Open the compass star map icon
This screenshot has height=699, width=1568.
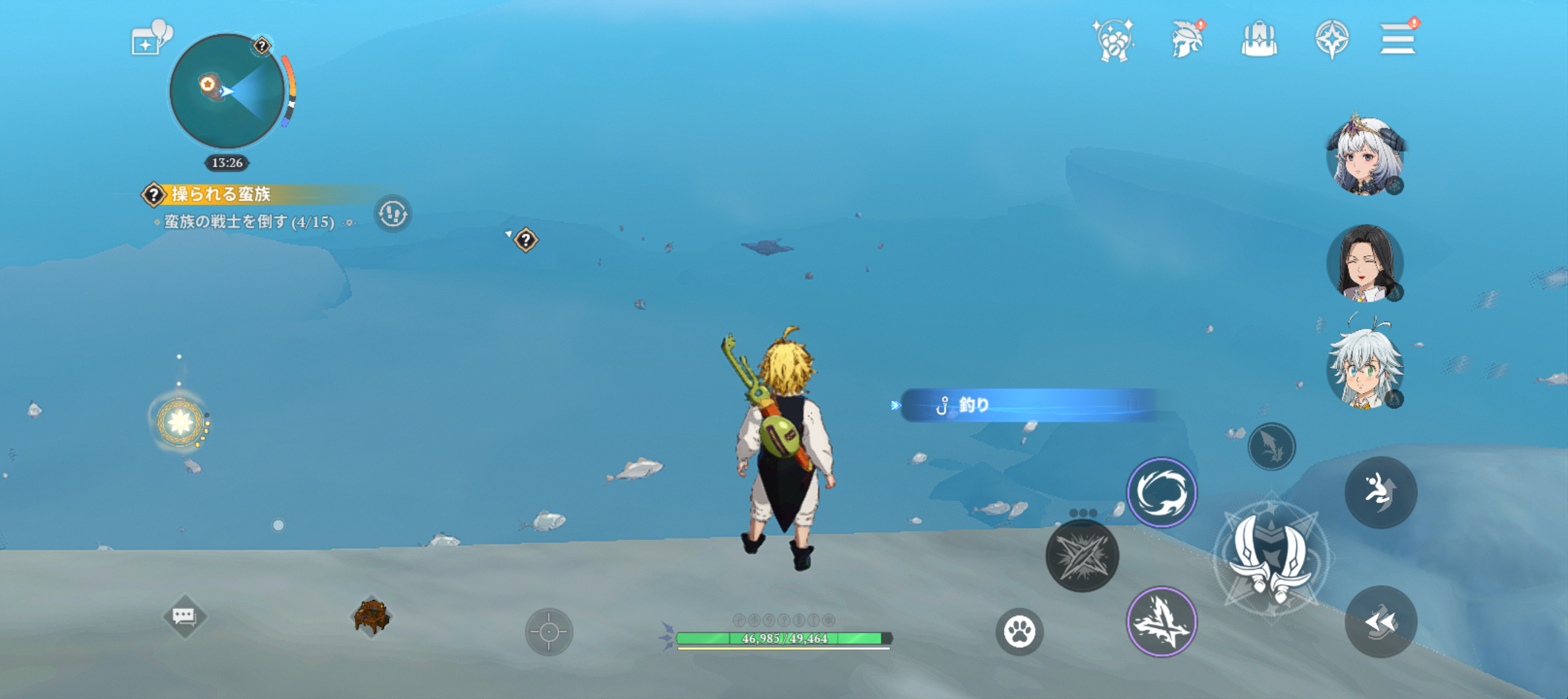(1331, 40)
